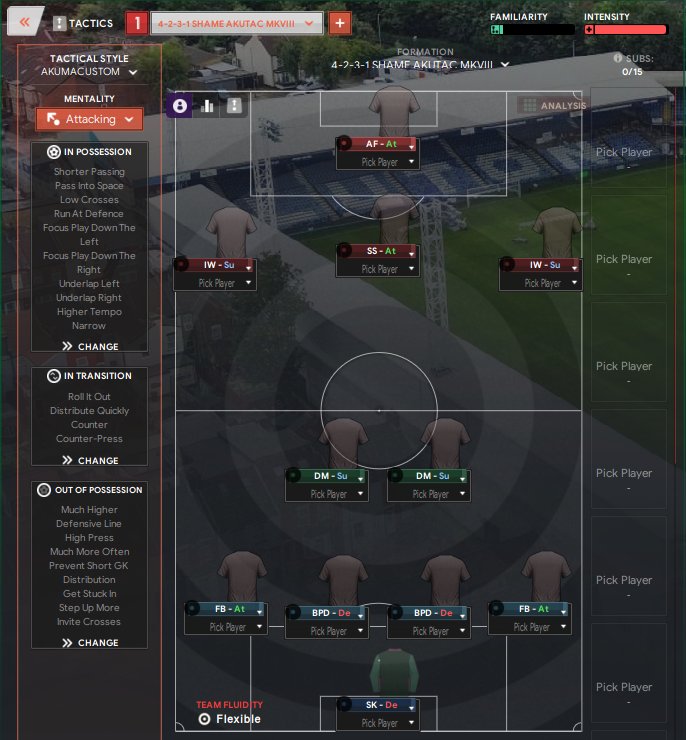Image resolution: width=686 pixels, height=740 pixels.
Task: Change the Out Of Possession instructions
Action: (90, 643)
